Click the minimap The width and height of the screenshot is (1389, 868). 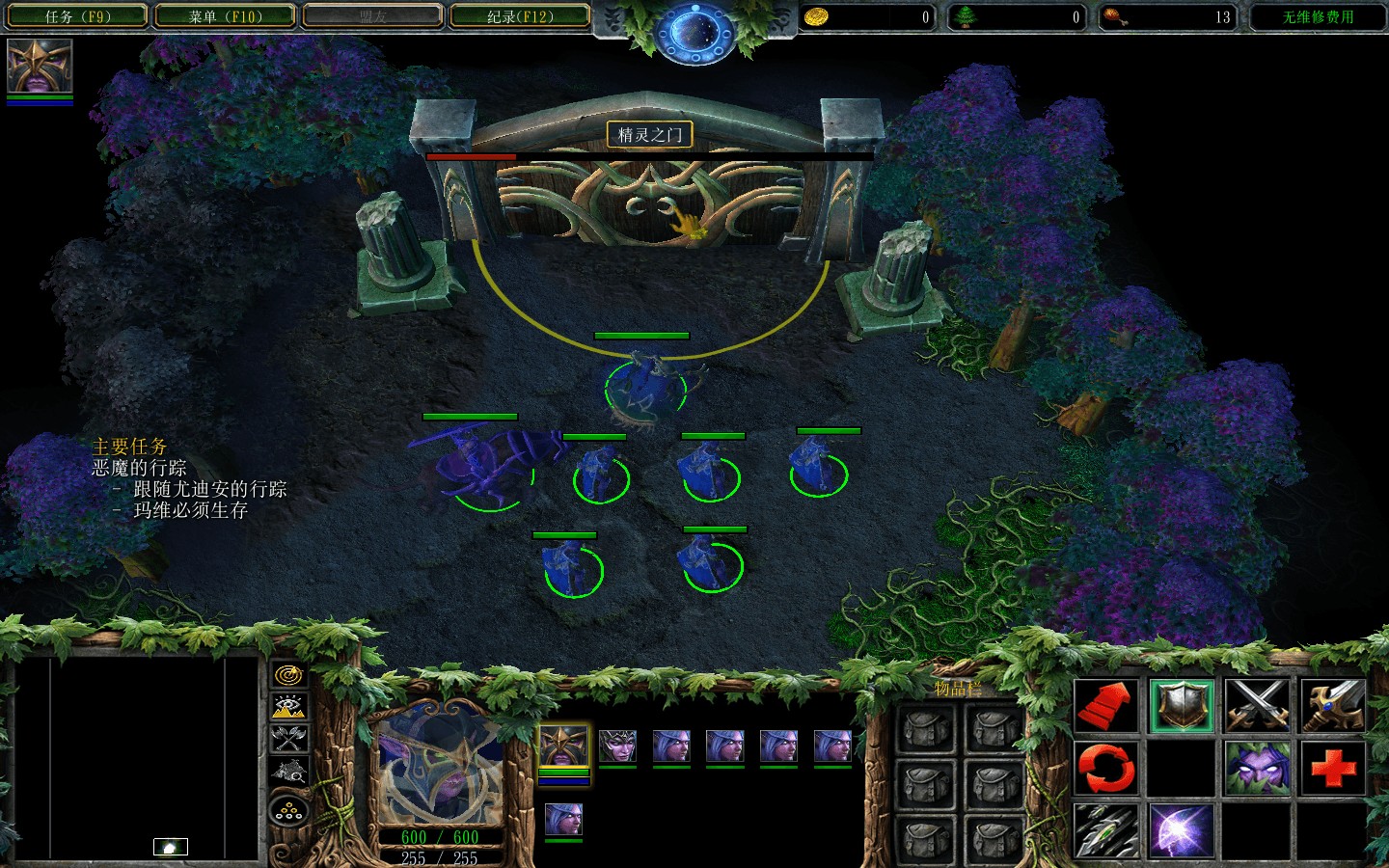pos(135,758)
